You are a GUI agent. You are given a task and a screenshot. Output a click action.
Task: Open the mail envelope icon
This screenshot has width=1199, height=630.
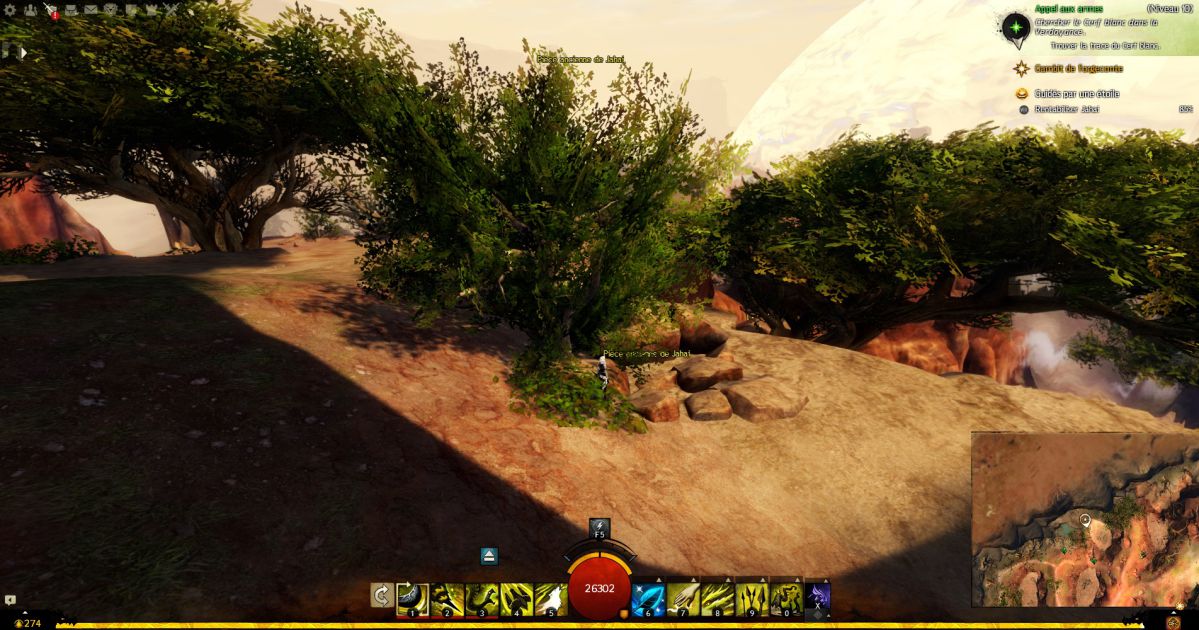[x=90, y=10]
